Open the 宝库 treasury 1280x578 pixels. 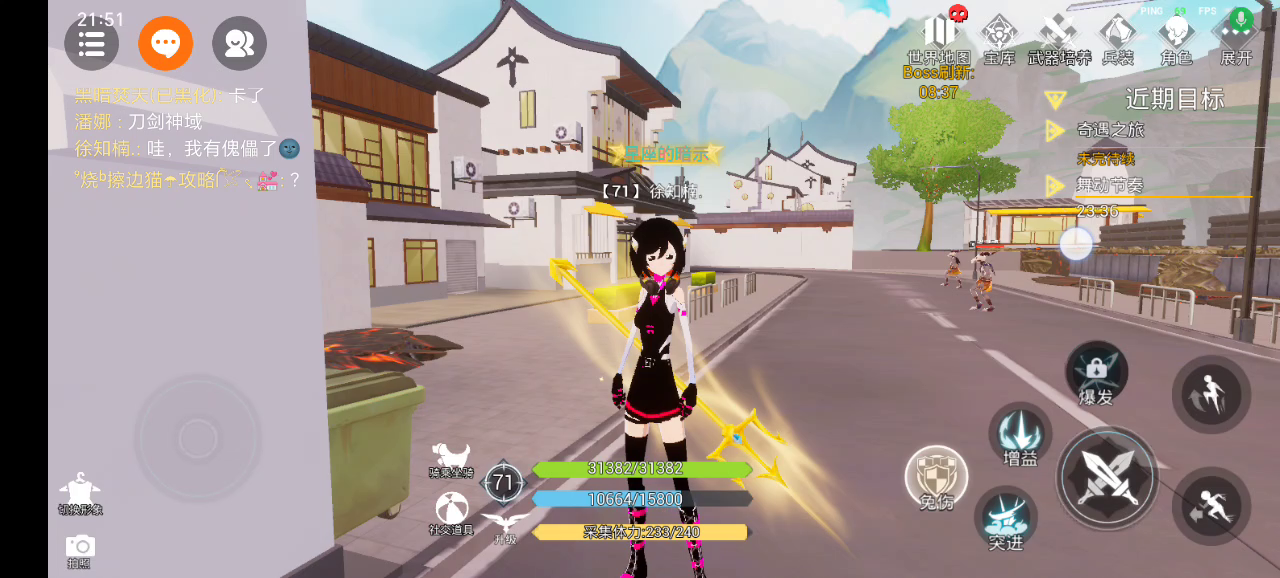click(999, 38)
